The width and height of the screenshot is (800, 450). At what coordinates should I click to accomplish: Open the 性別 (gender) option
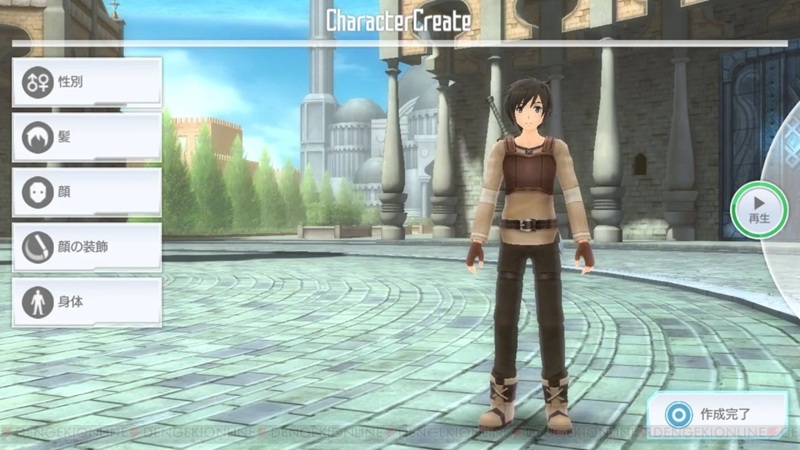86,82
